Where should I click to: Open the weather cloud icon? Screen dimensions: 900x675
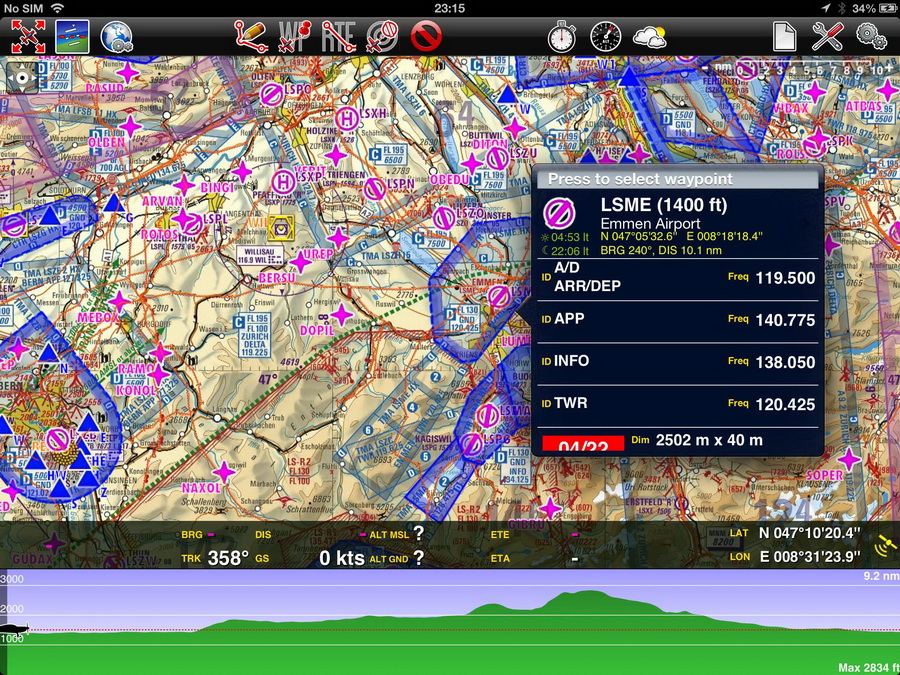(x=650, y=37)
